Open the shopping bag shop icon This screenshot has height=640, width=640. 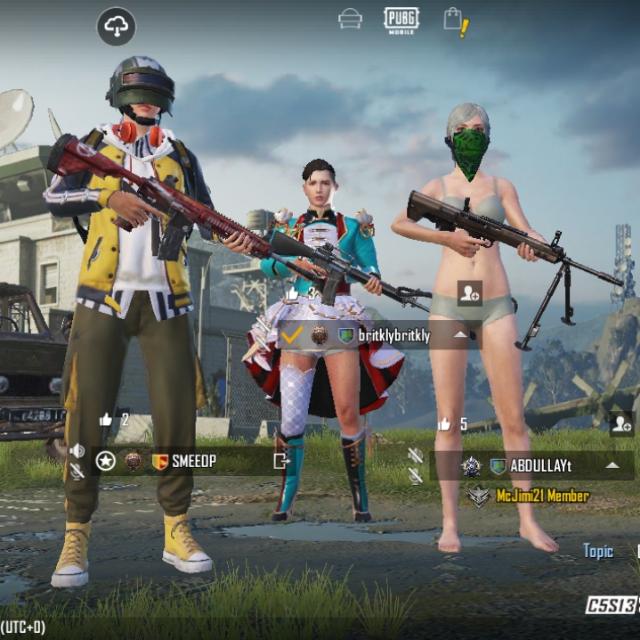[x=454, y=20]
